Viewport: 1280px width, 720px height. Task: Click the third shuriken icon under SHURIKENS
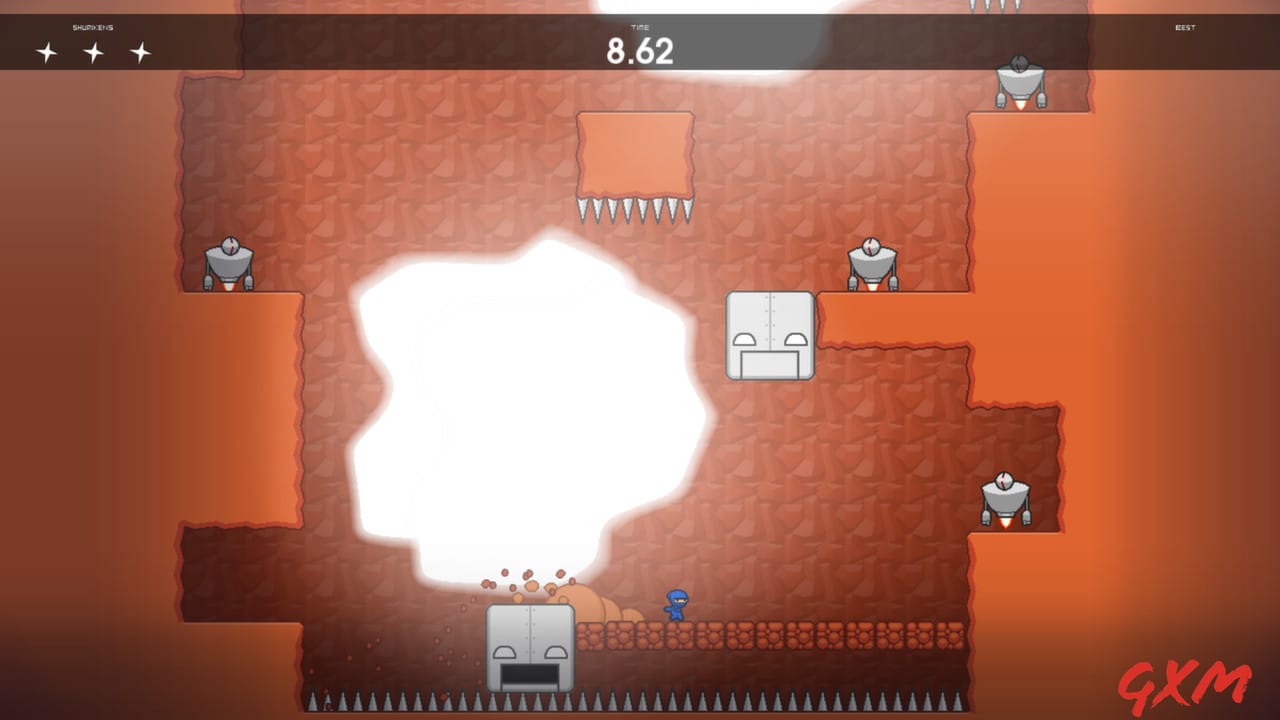coord(140,50)
